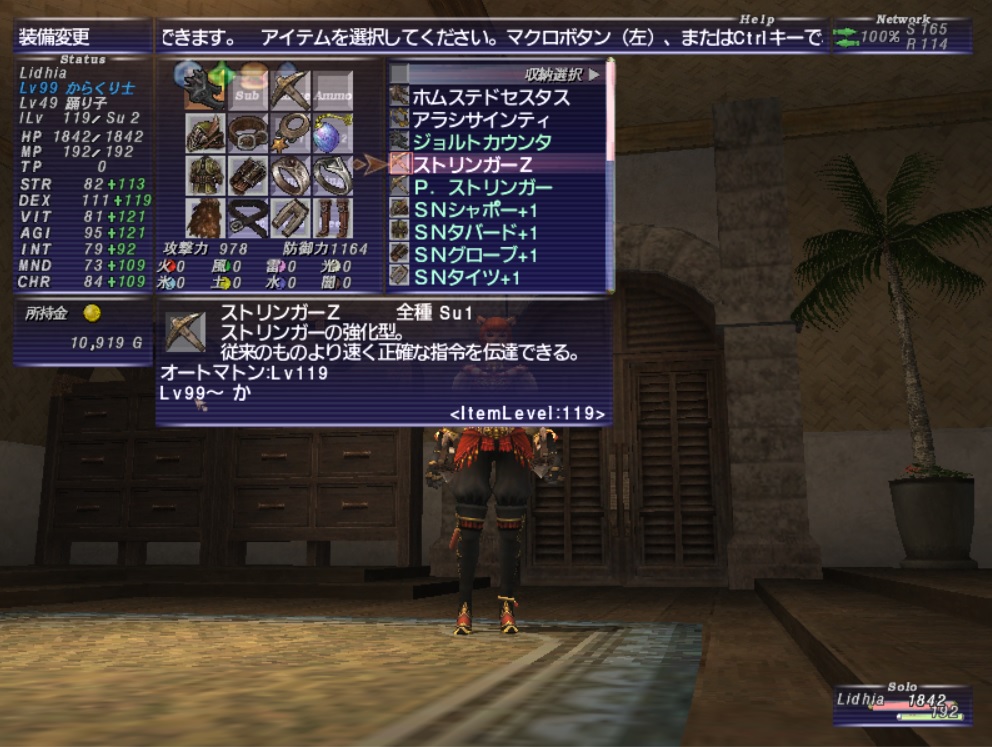992x747 pixels.
Task: Click the blue bomb earring slot
Action: [x=333, y=133]
